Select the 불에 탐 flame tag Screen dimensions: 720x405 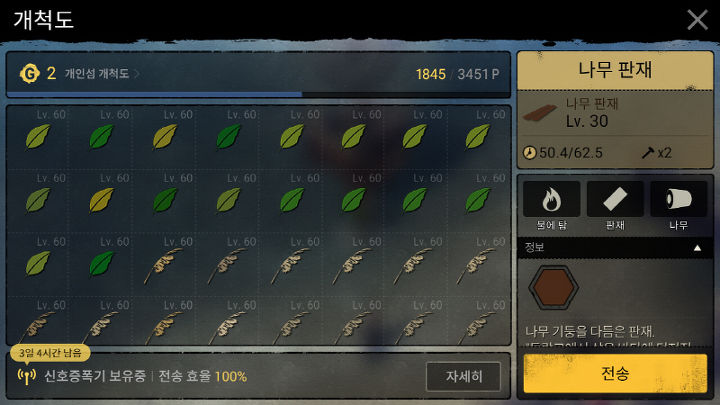pyautogui.click(x=551, y=203)
